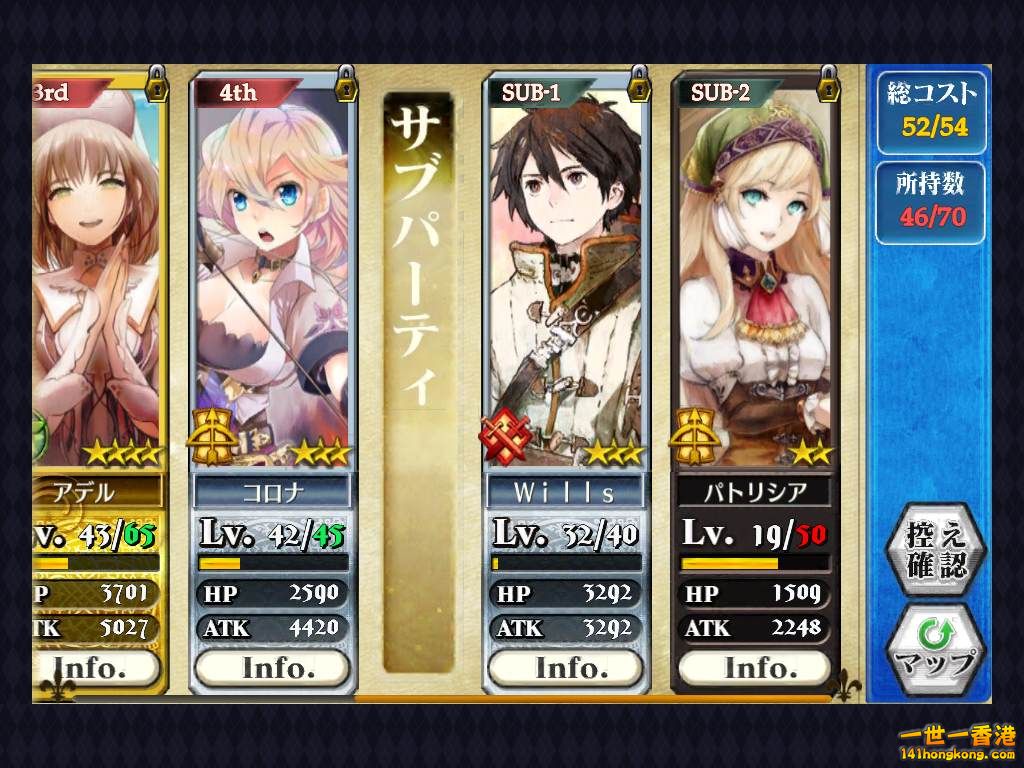The width and height of the screenshot is (1024, 768).
Task: Toggle the lock icon on SUB-2 card
Action: coord(827,81)
